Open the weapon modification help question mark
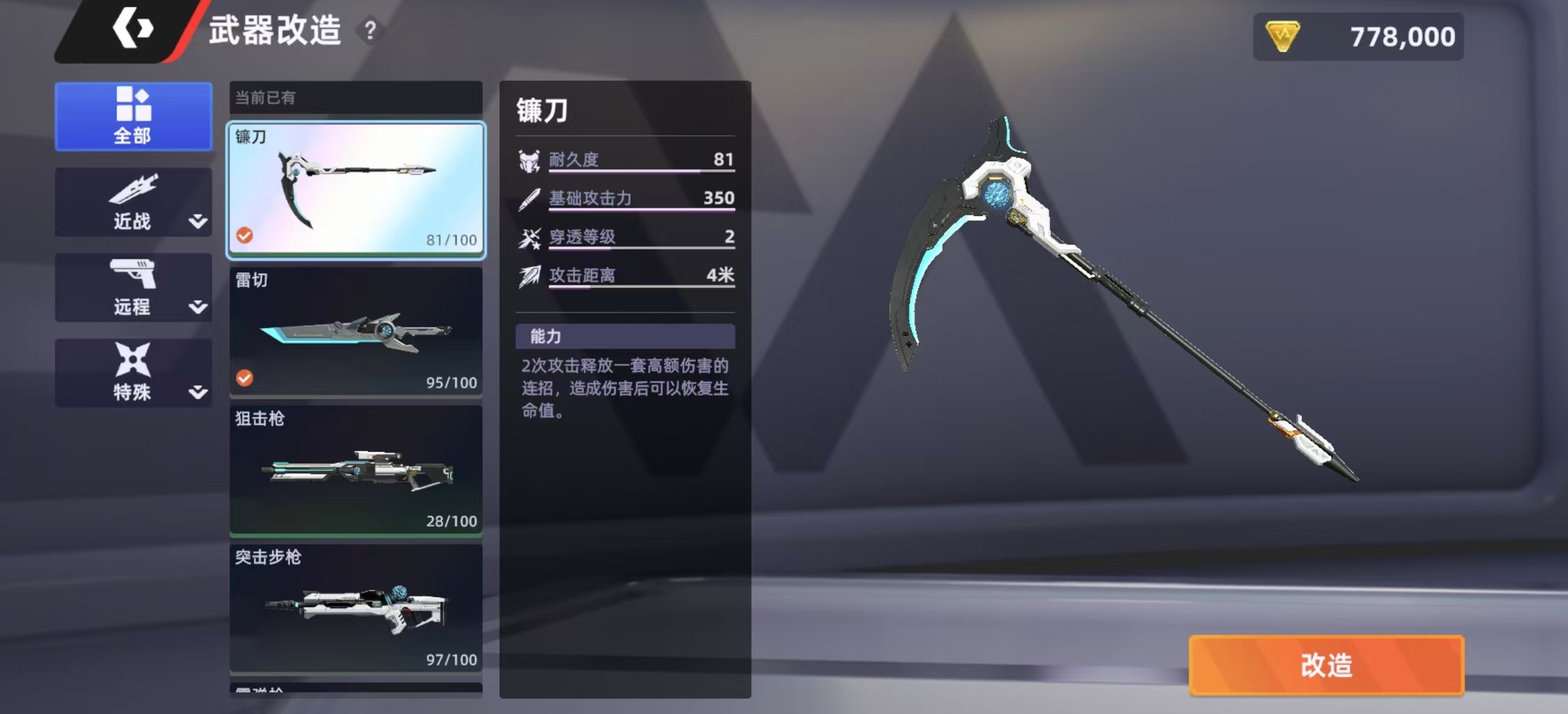The image size is (1568, 714). [x=370, y=30]
